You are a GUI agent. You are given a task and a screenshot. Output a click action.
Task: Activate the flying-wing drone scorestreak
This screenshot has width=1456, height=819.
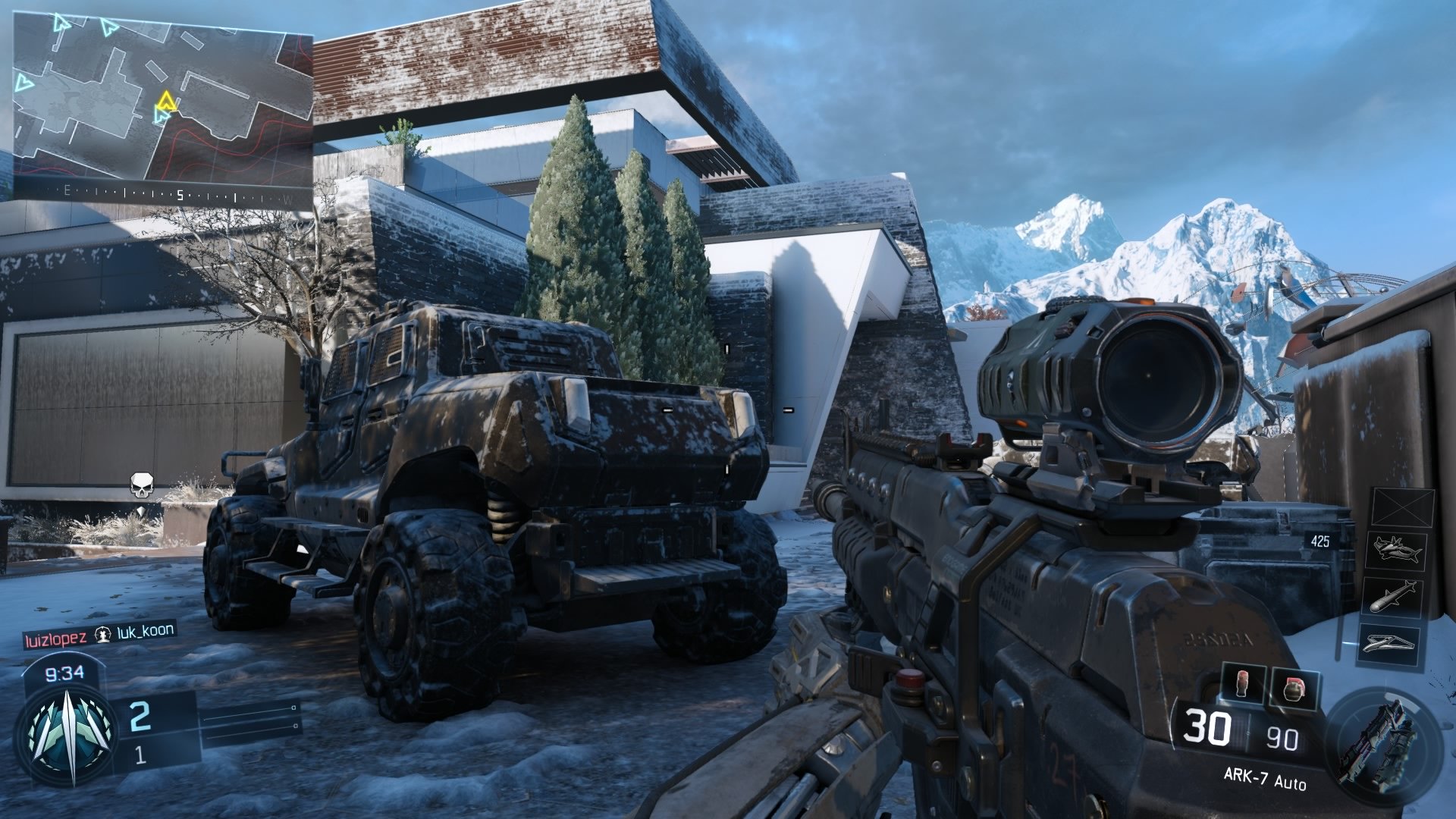[x=1389, y=643]
